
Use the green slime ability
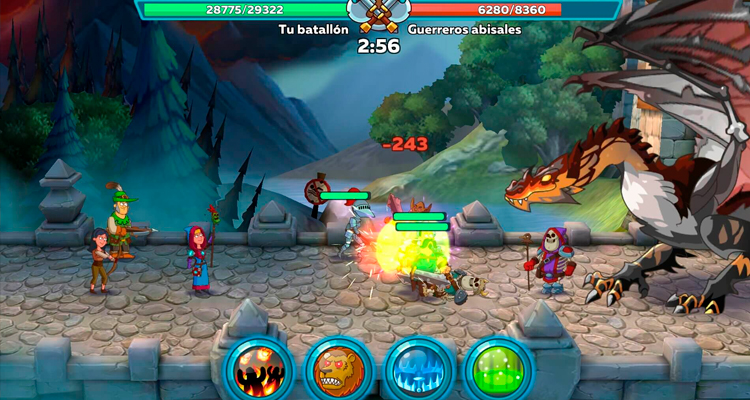coord(497,369)
